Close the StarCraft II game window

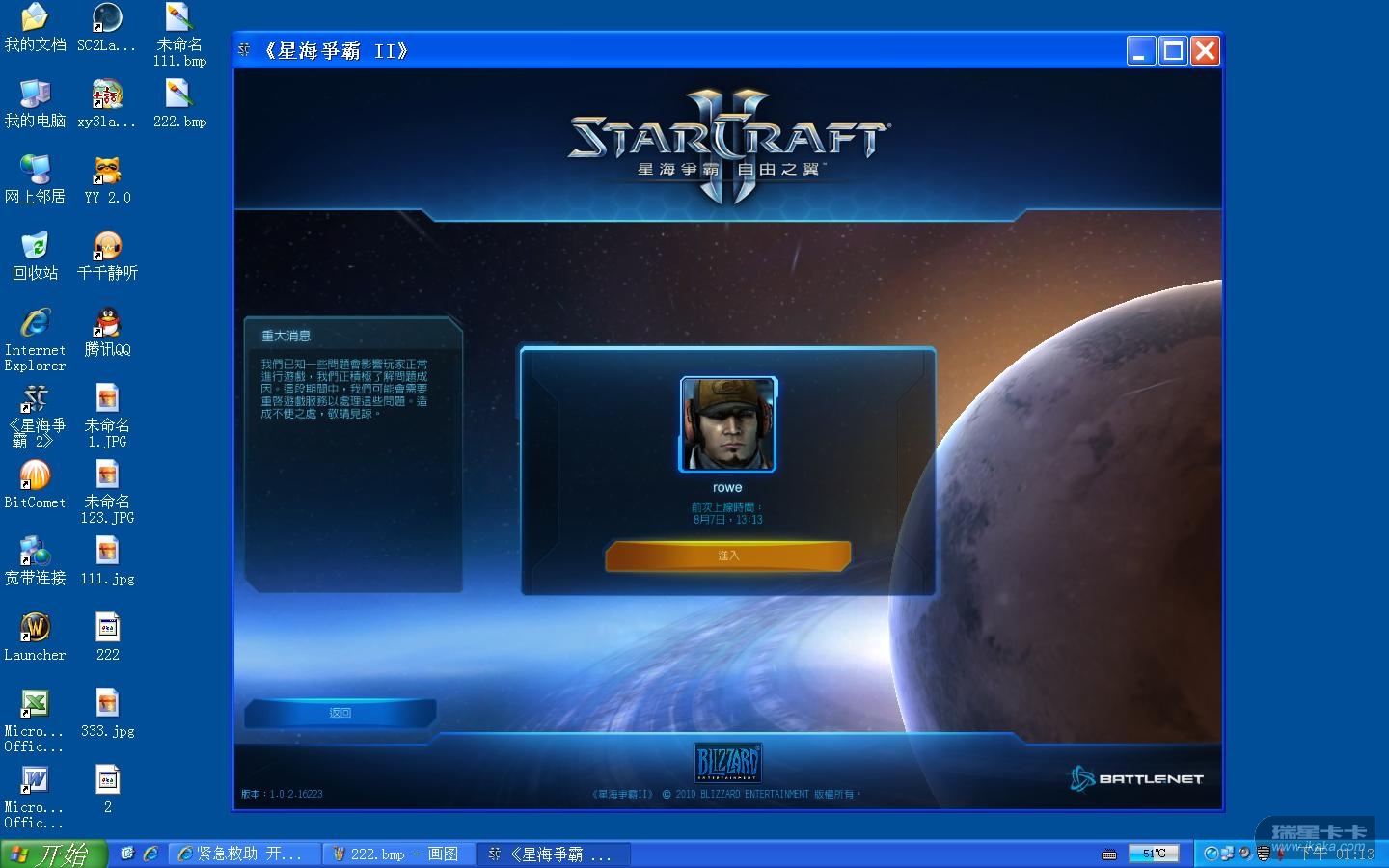click(x=1205, y=51)
